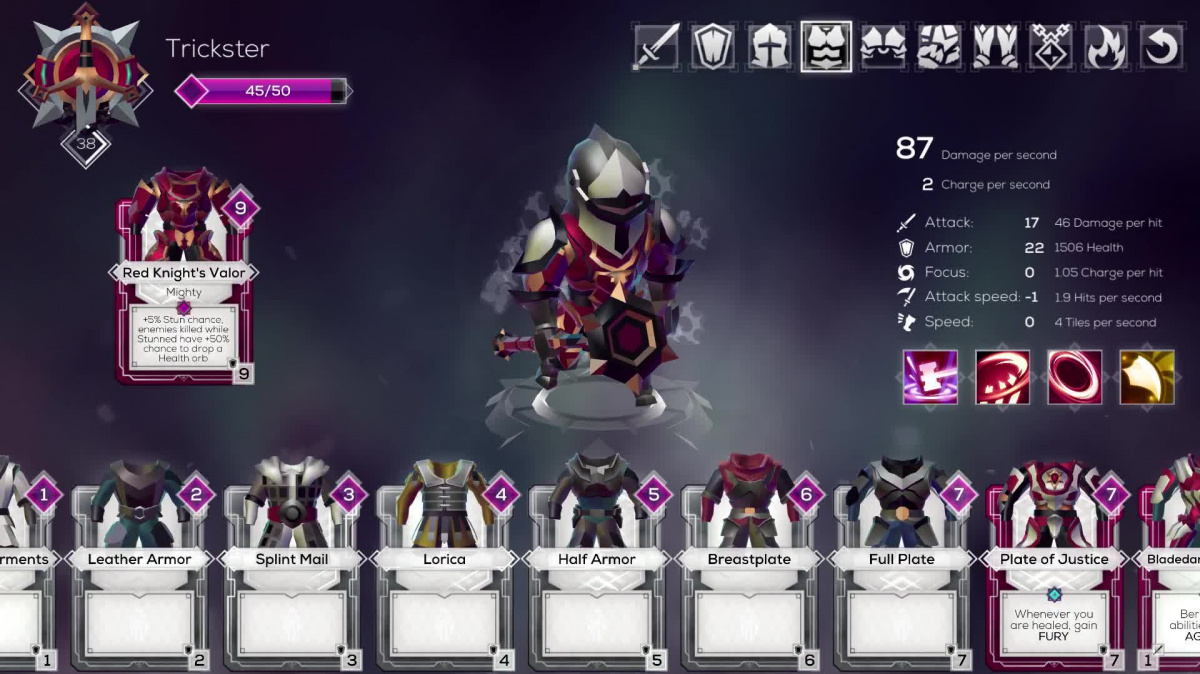Switch to the shoulder pauldrons category tab
This screenshot has height=674, width=1200.
tap(883, 47)
